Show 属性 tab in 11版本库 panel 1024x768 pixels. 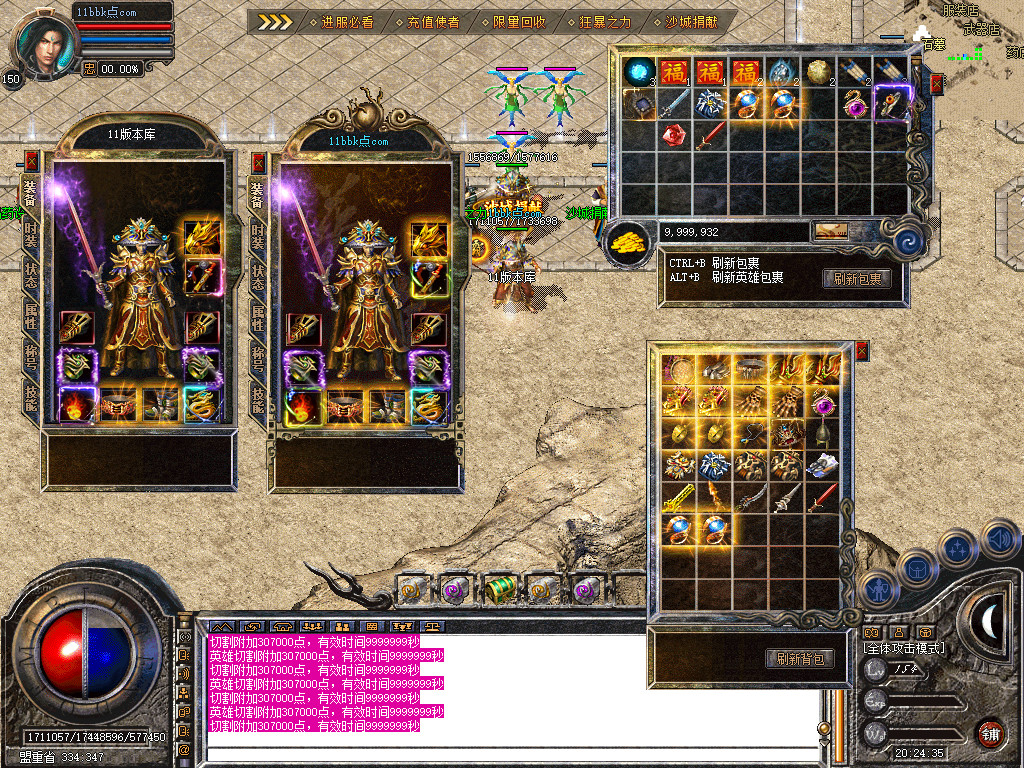(x=31, y=316)
